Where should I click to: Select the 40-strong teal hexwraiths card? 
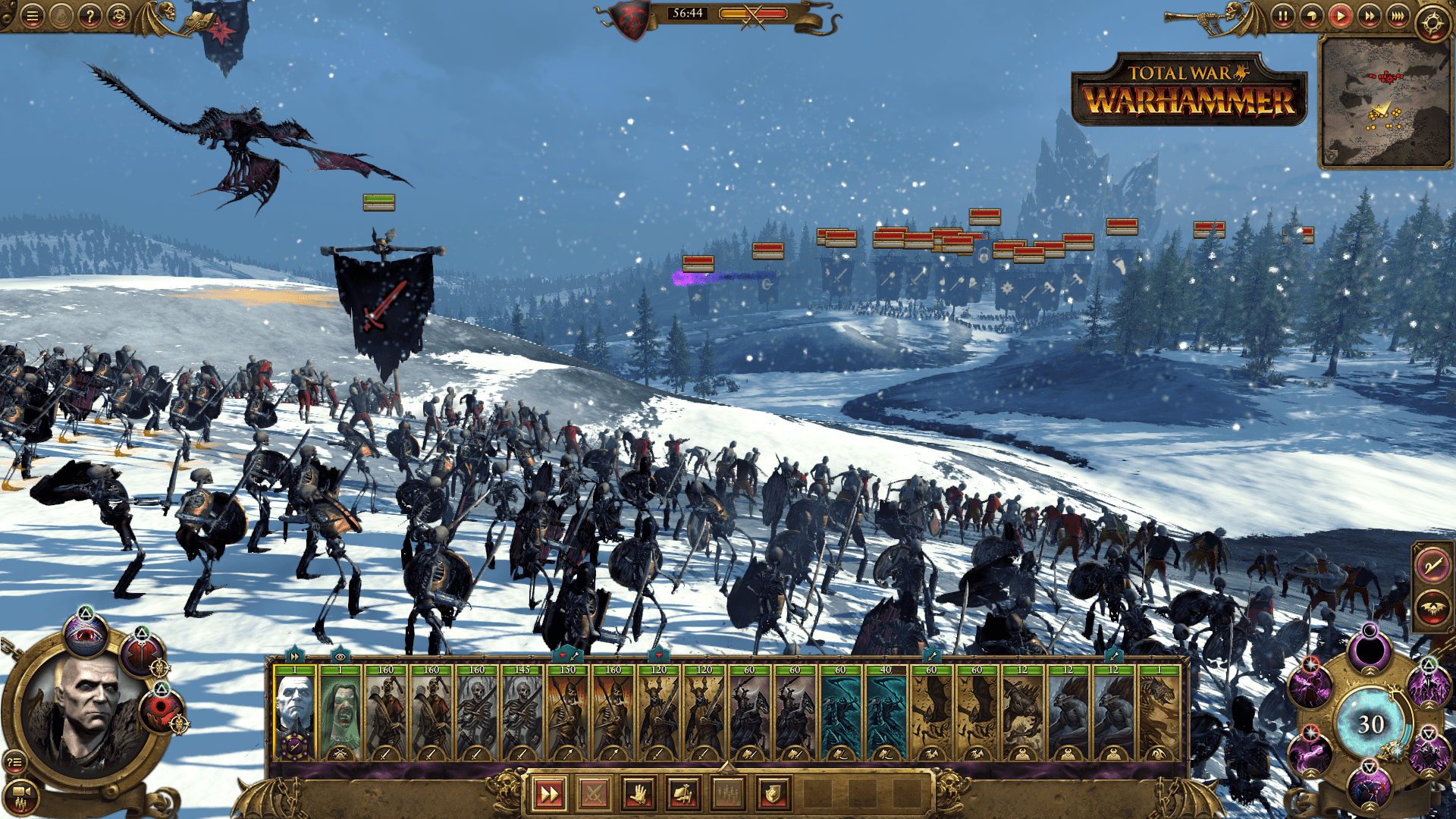[x=886, y=713]
